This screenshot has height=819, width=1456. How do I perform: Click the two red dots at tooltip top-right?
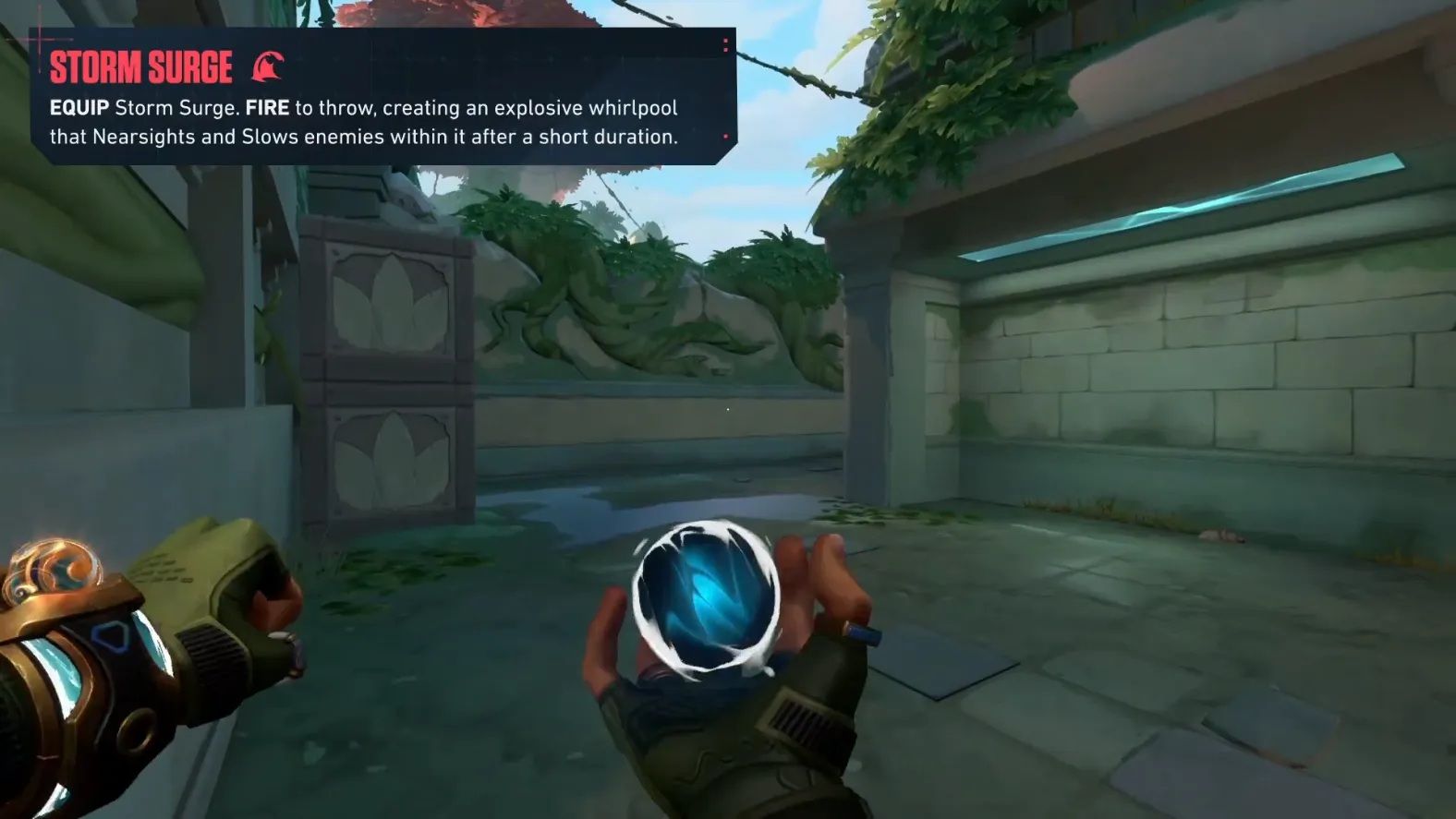click(726, 46)
